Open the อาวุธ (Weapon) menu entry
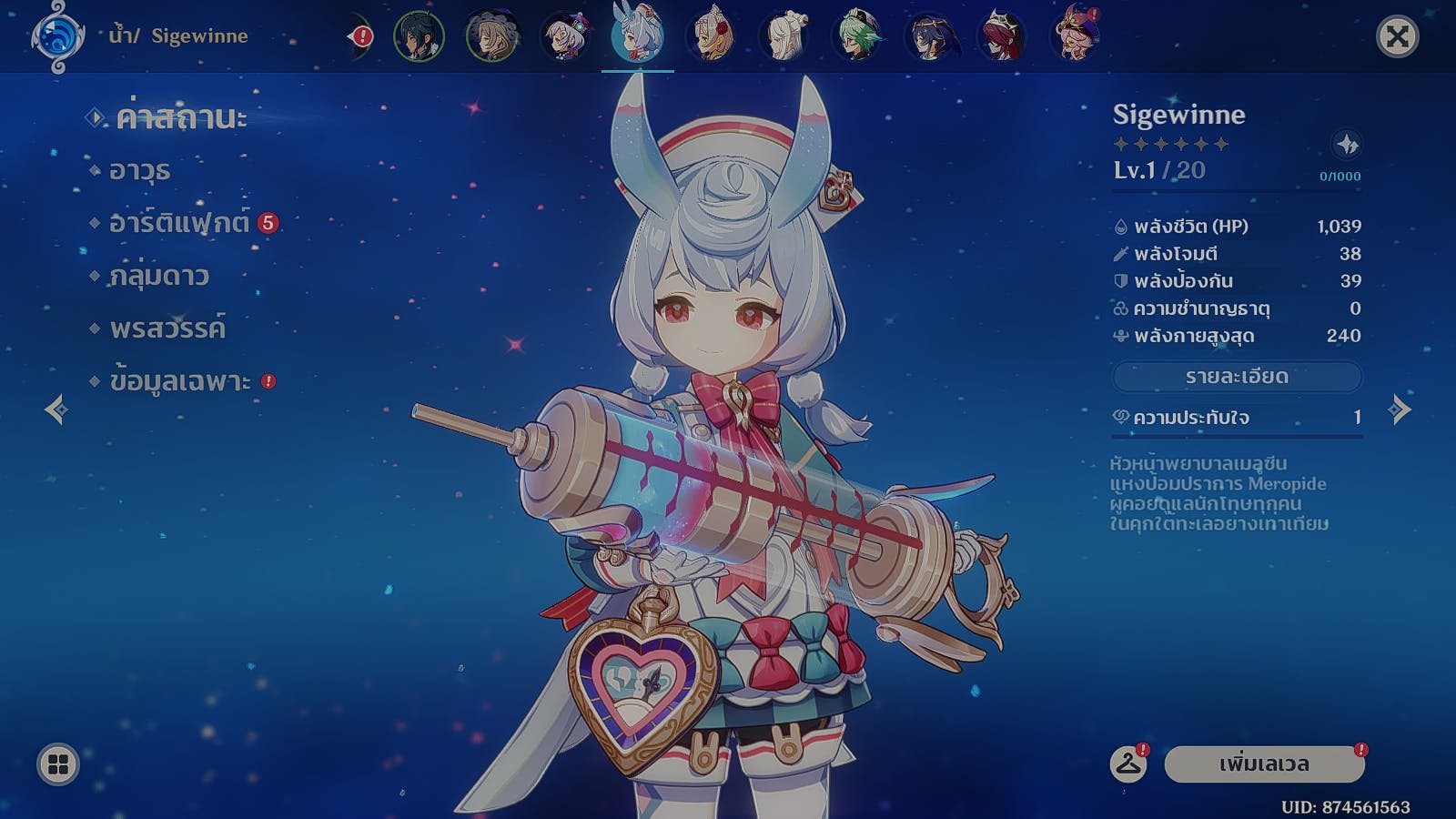The image size is (1456, 819). (139, 171)
